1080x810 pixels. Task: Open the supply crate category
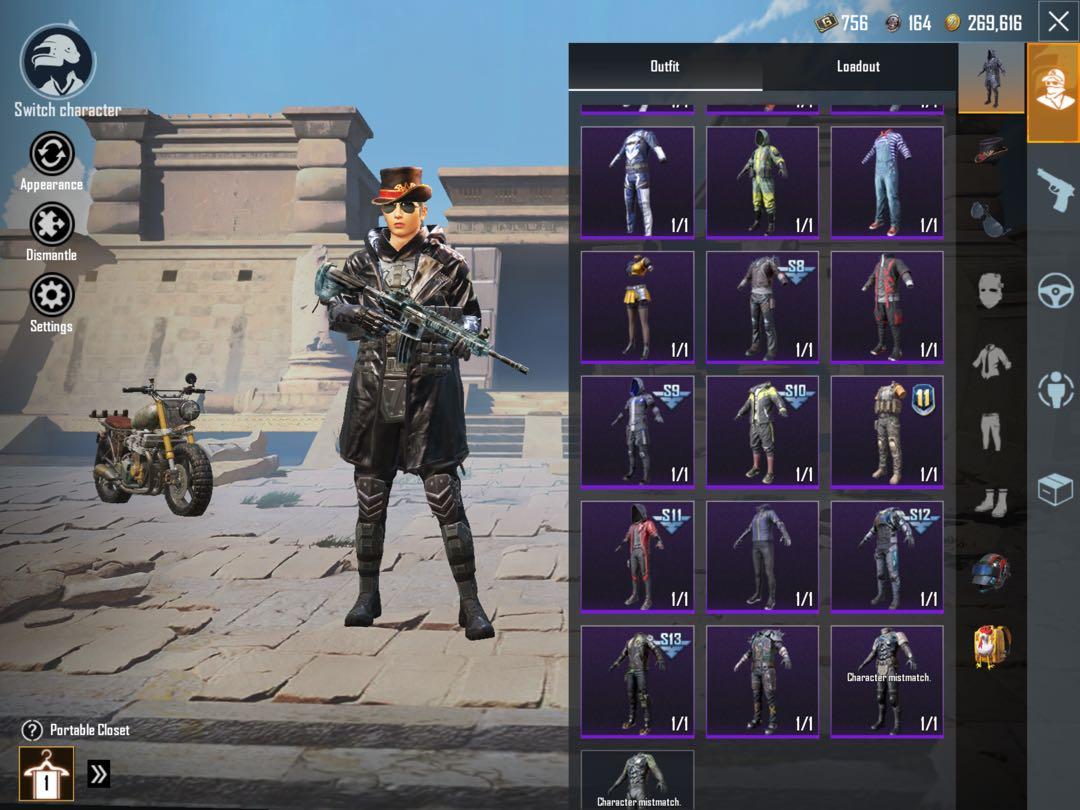pyautogui.click(x=1054, y=490)
